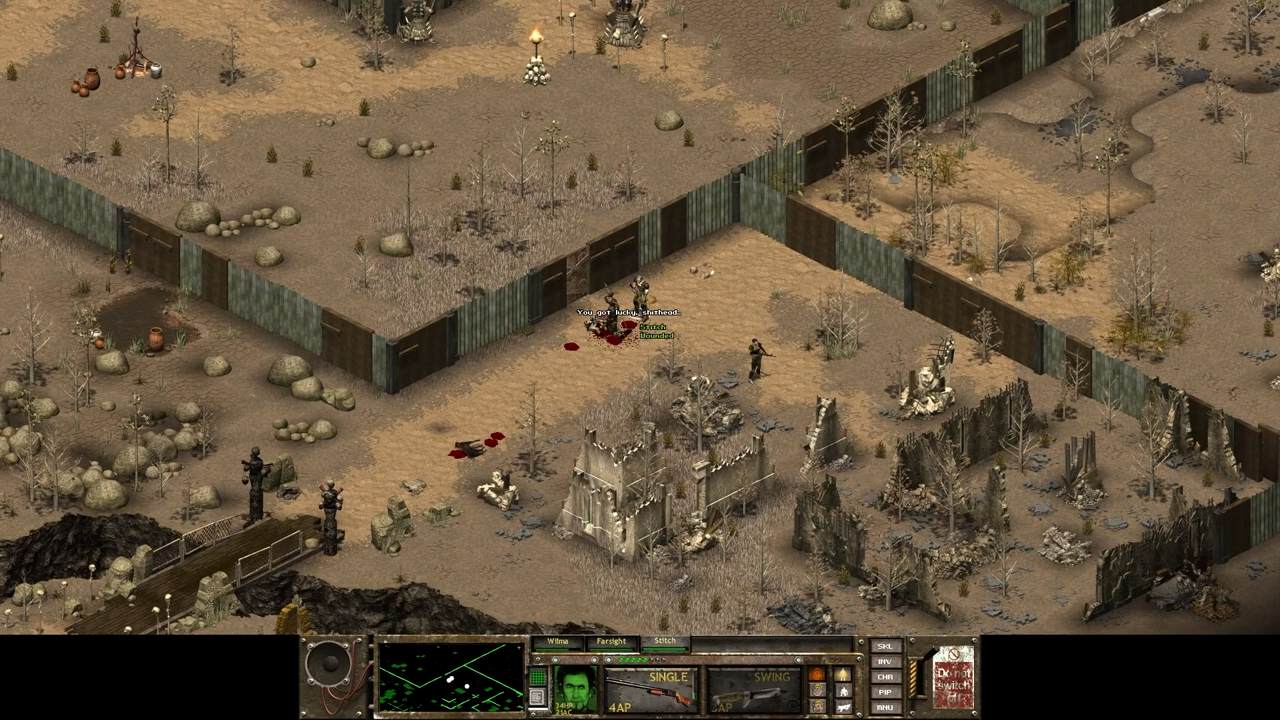The image size is (1280, 720).
Task: Select squad member Wilma
Action: click(x=557, y=642)
